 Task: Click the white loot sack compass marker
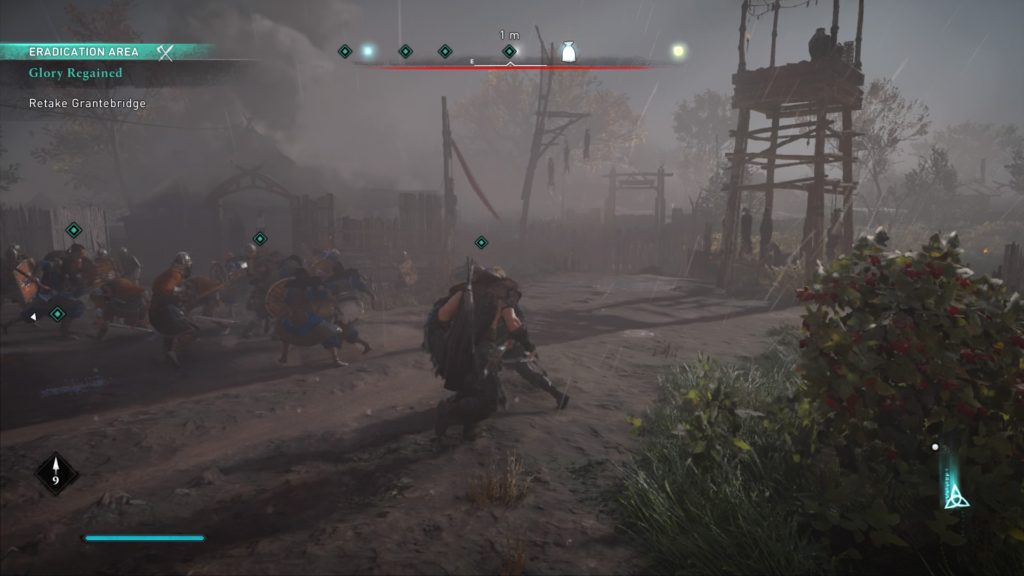[x=568, y=52]
